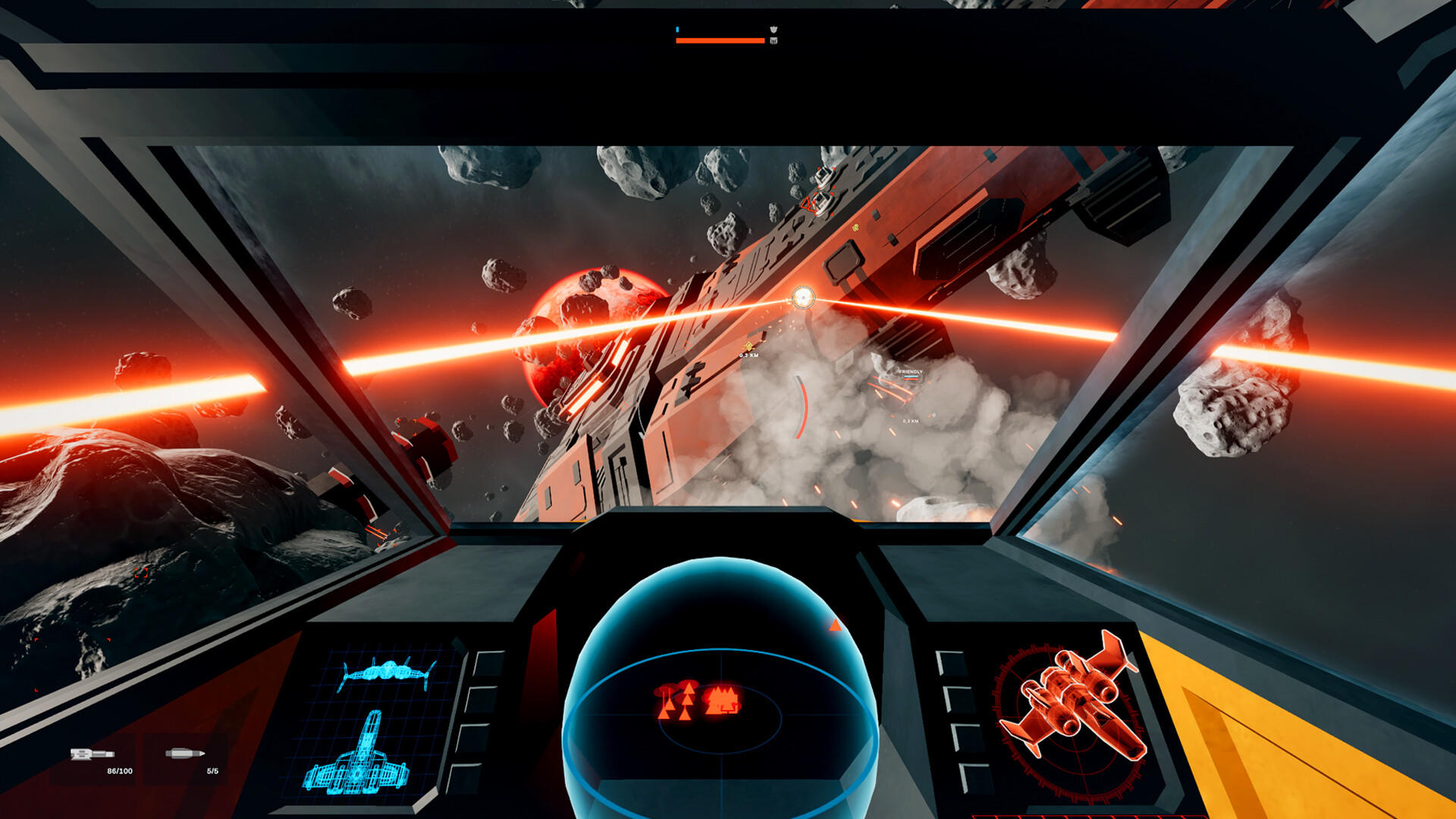Screen dimensions: 1456x819
Task: Select the shield status icon above the health bar
Action: point(773,29)
